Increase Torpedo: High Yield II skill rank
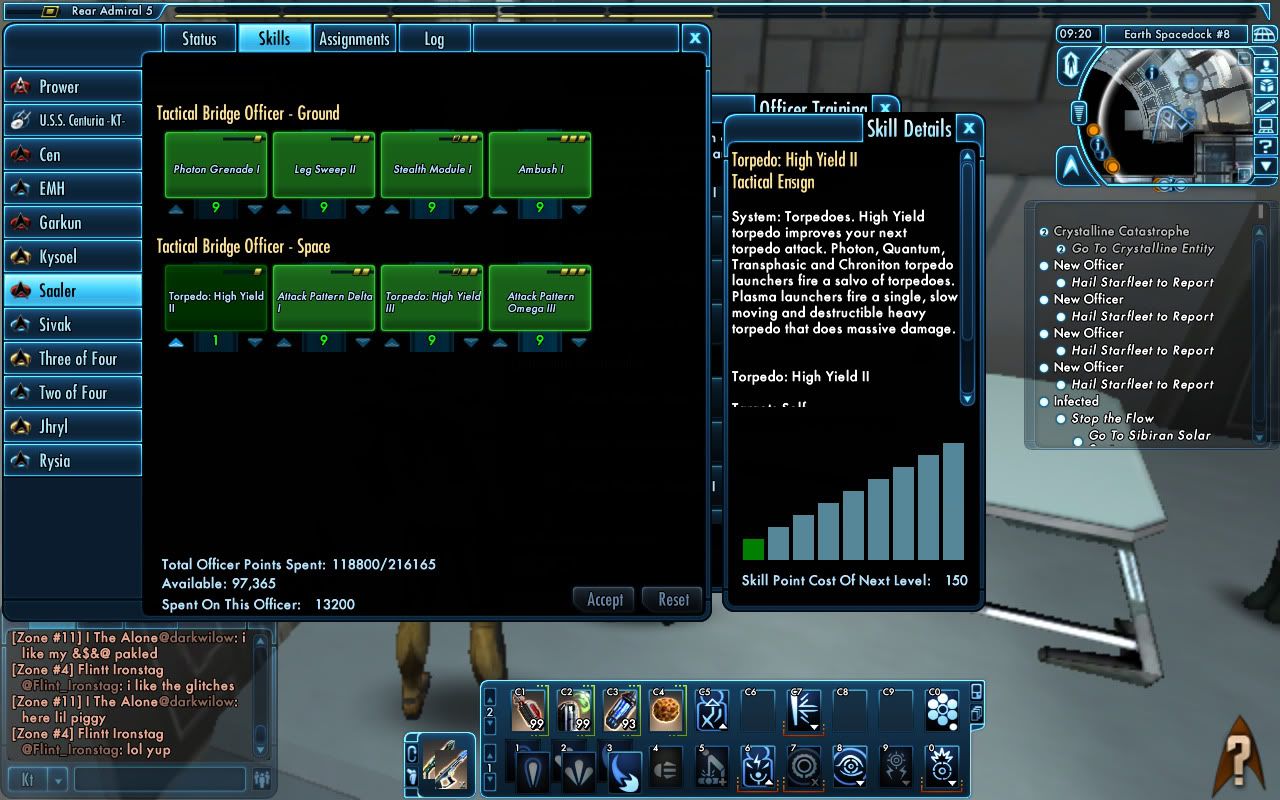Viewport: 1280px width, 800px height. [177, 342]
